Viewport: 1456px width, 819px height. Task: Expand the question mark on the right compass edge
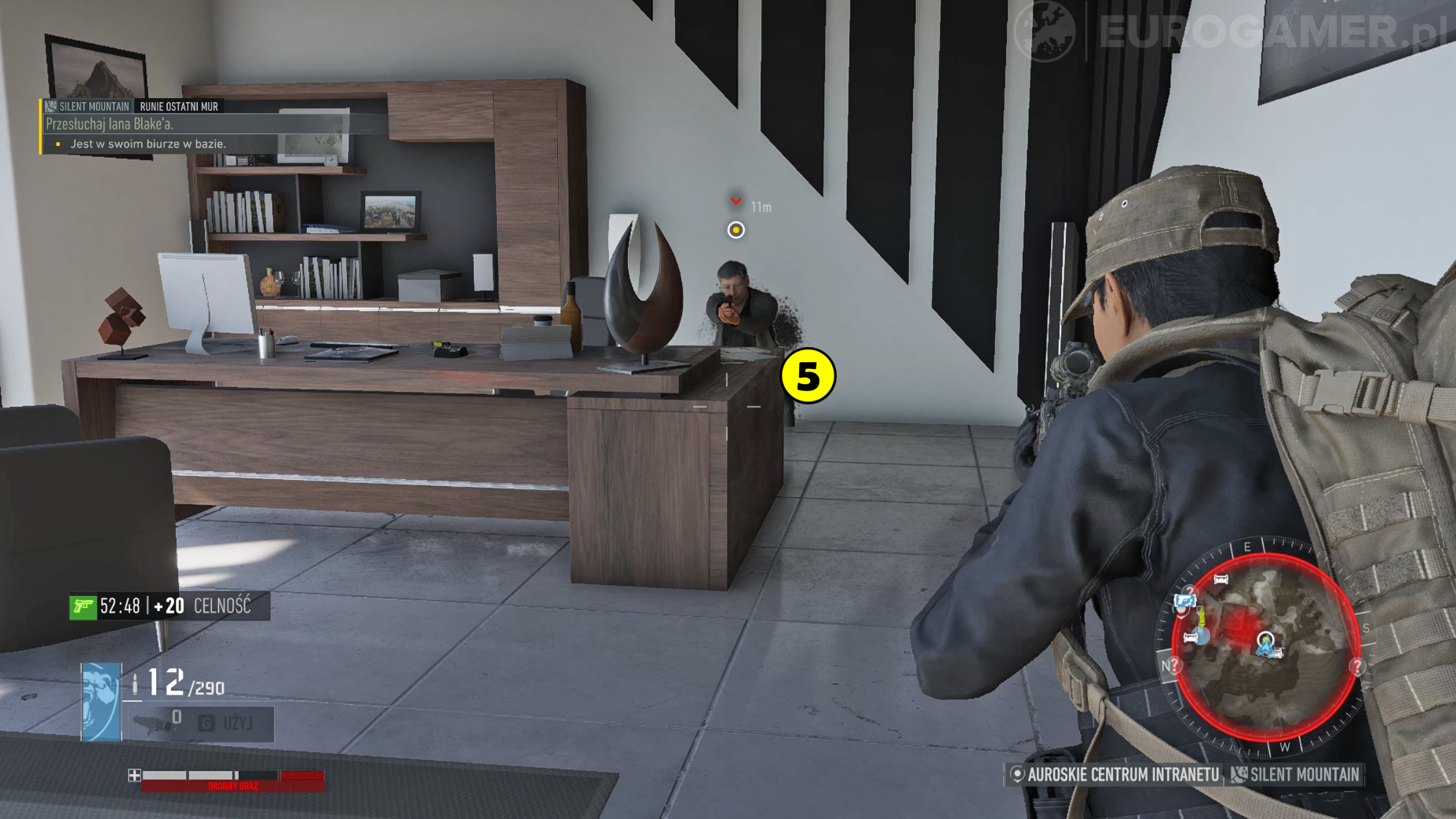click(x=1357, y=665)
